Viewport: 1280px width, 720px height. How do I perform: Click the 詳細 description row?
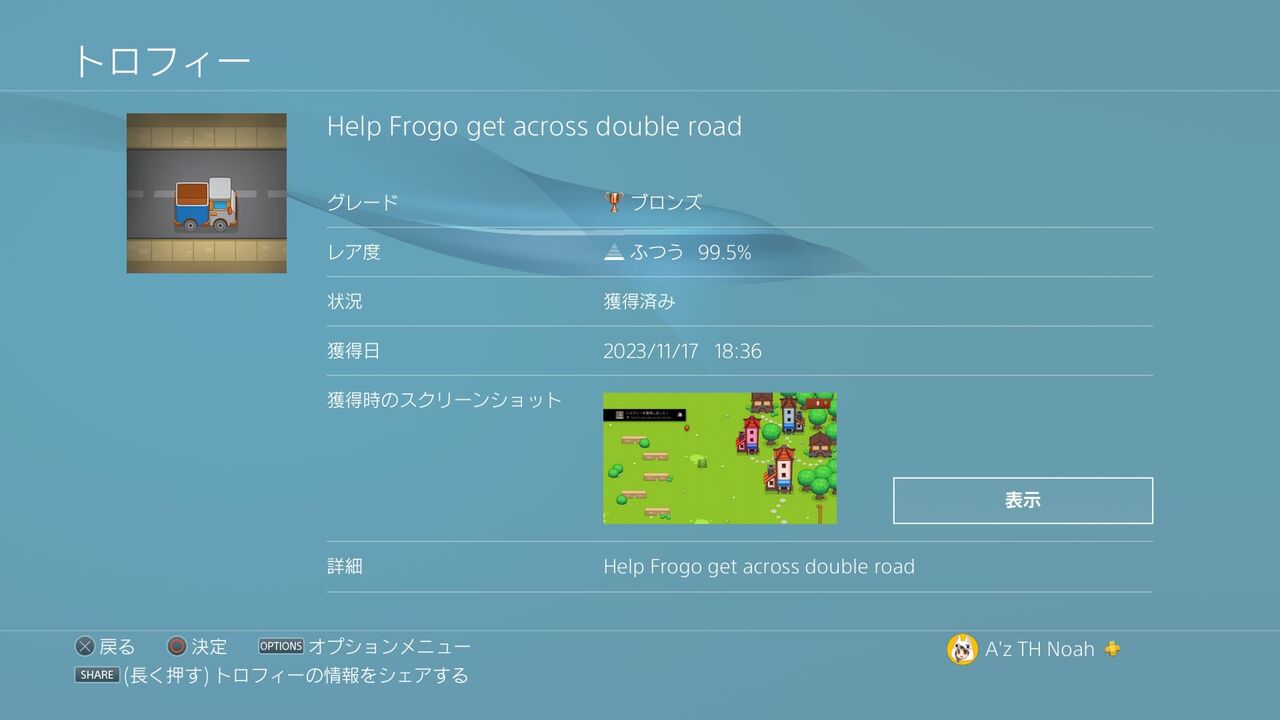(346, 566)
